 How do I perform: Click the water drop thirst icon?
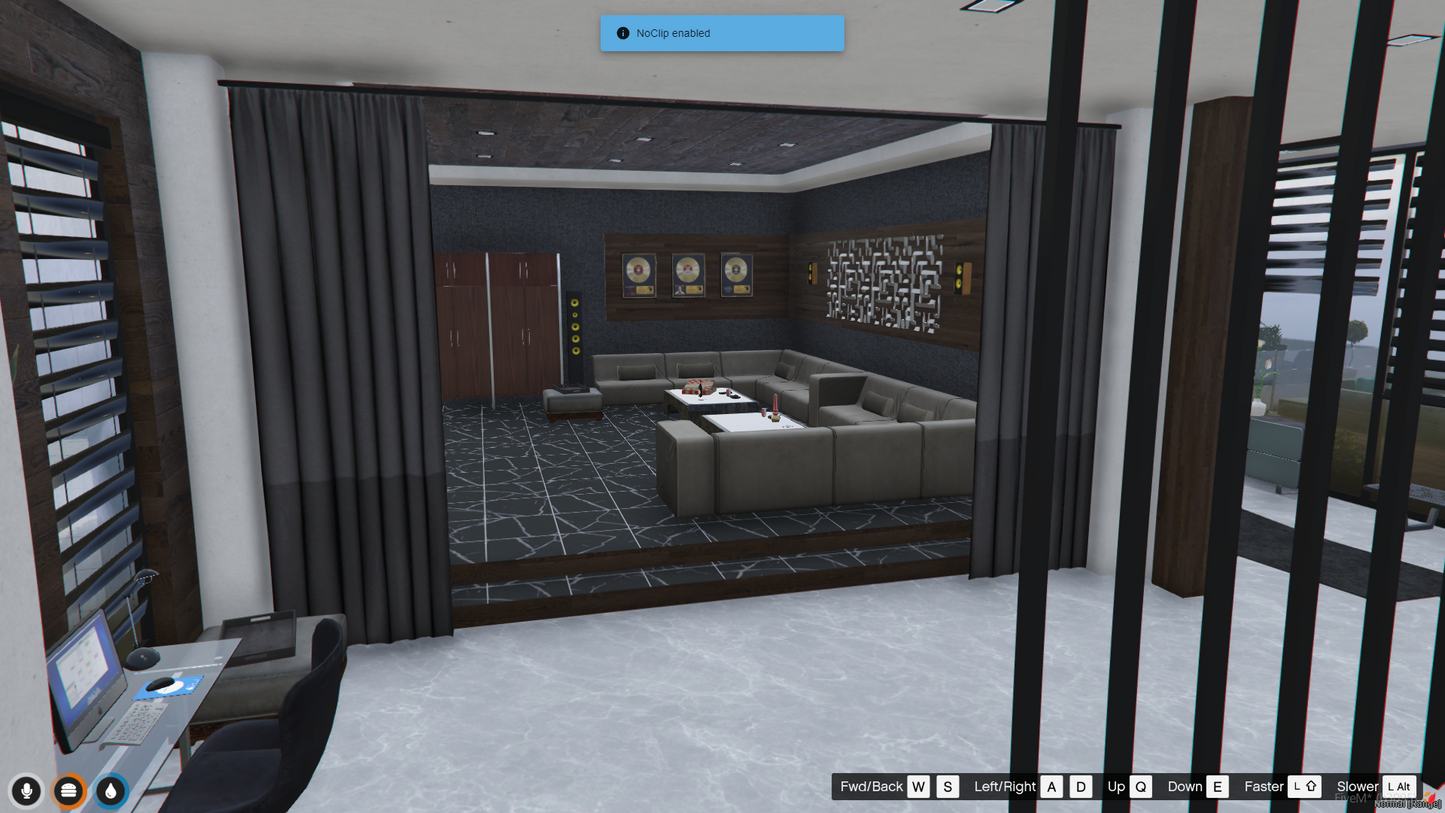coord(111,791)
